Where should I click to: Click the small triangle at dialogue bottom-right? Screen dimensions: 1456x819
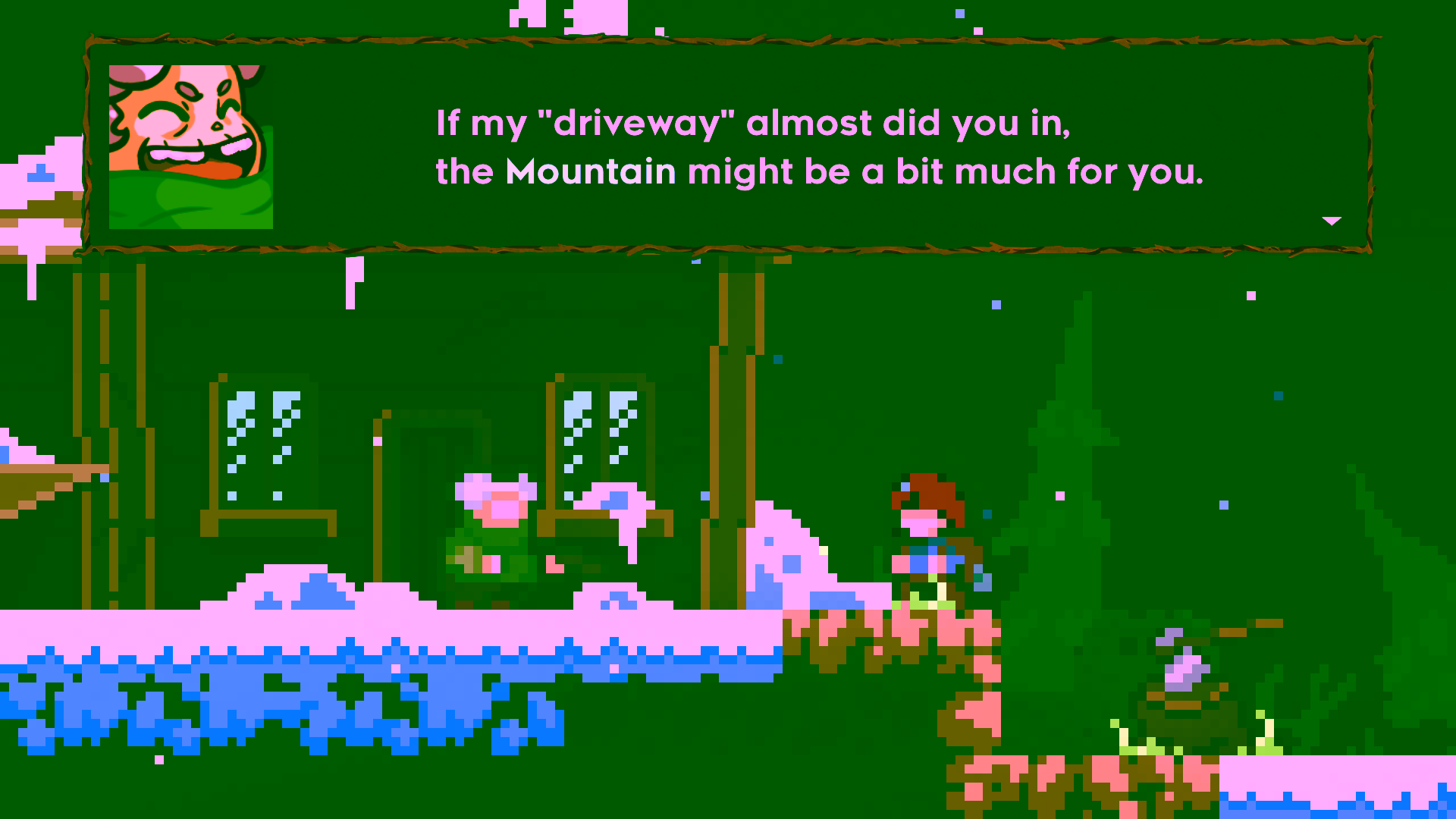coord(1332,221)
